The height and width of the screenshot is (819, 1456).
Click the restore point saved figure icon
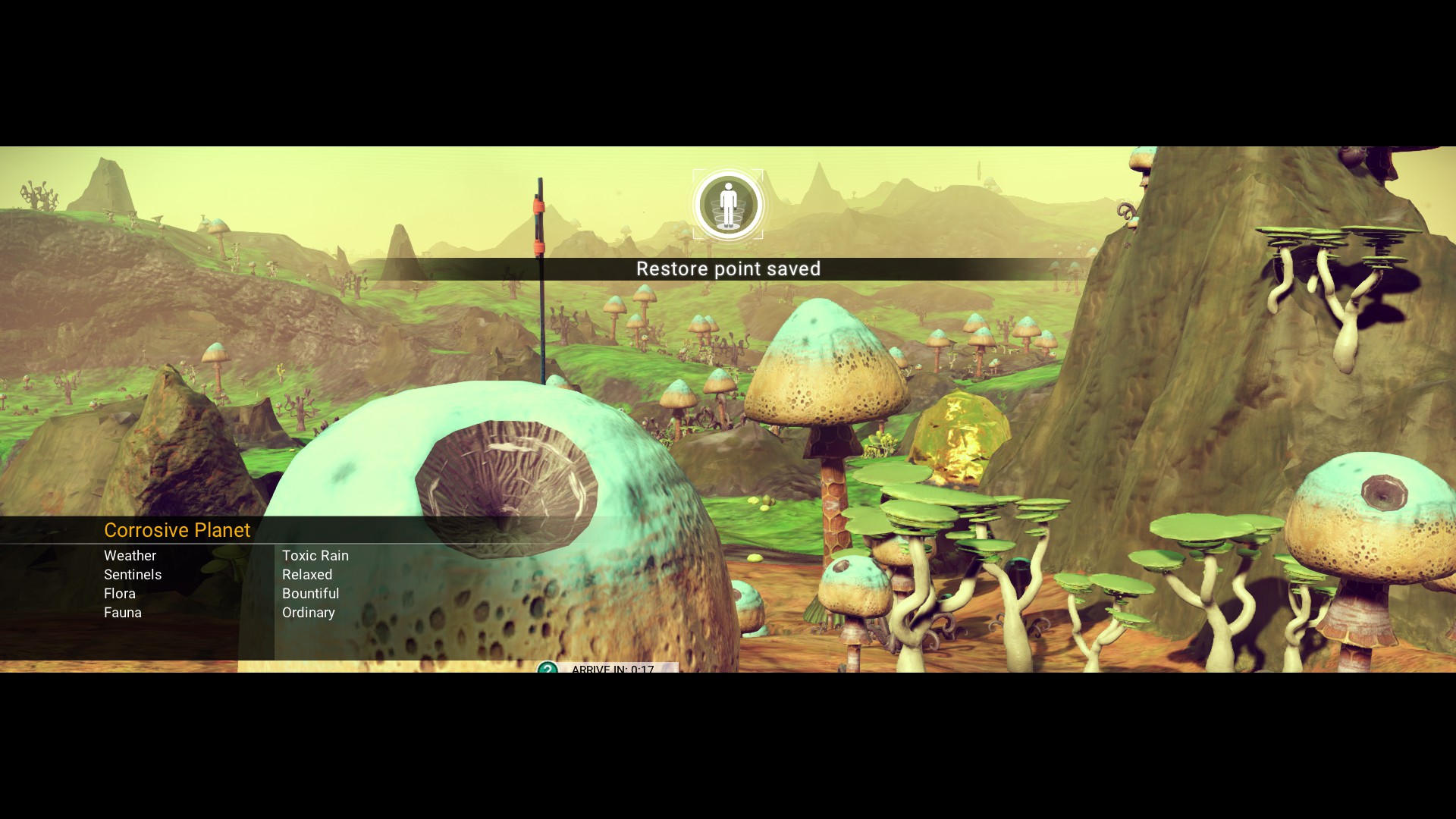click(728, 204)
